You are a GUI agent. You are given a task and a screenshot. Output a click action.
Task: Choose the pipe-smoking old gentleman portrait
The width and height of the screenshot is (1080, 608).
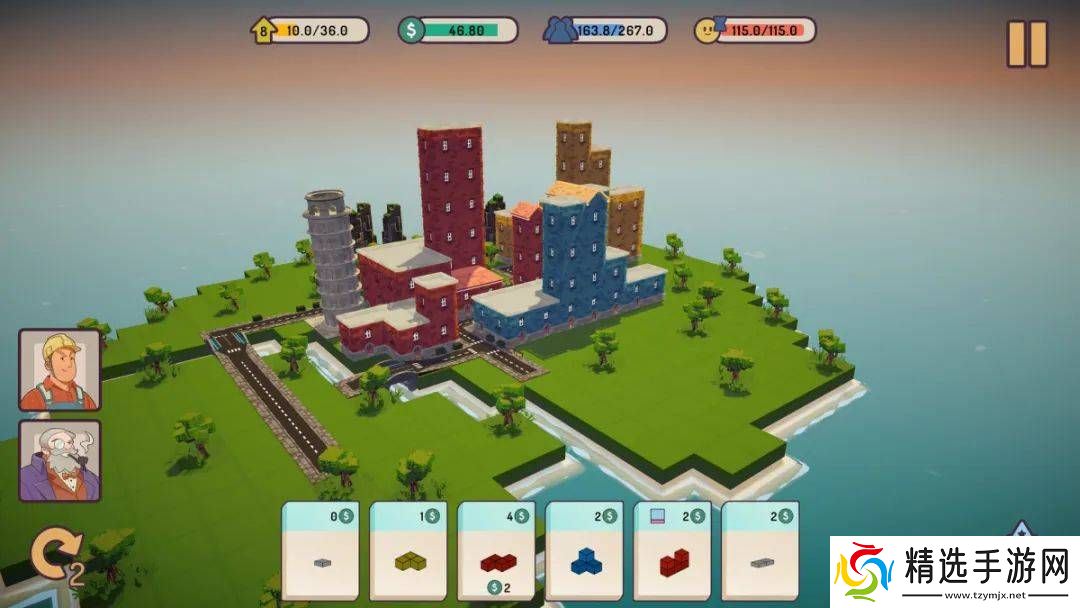click(60, 460)
